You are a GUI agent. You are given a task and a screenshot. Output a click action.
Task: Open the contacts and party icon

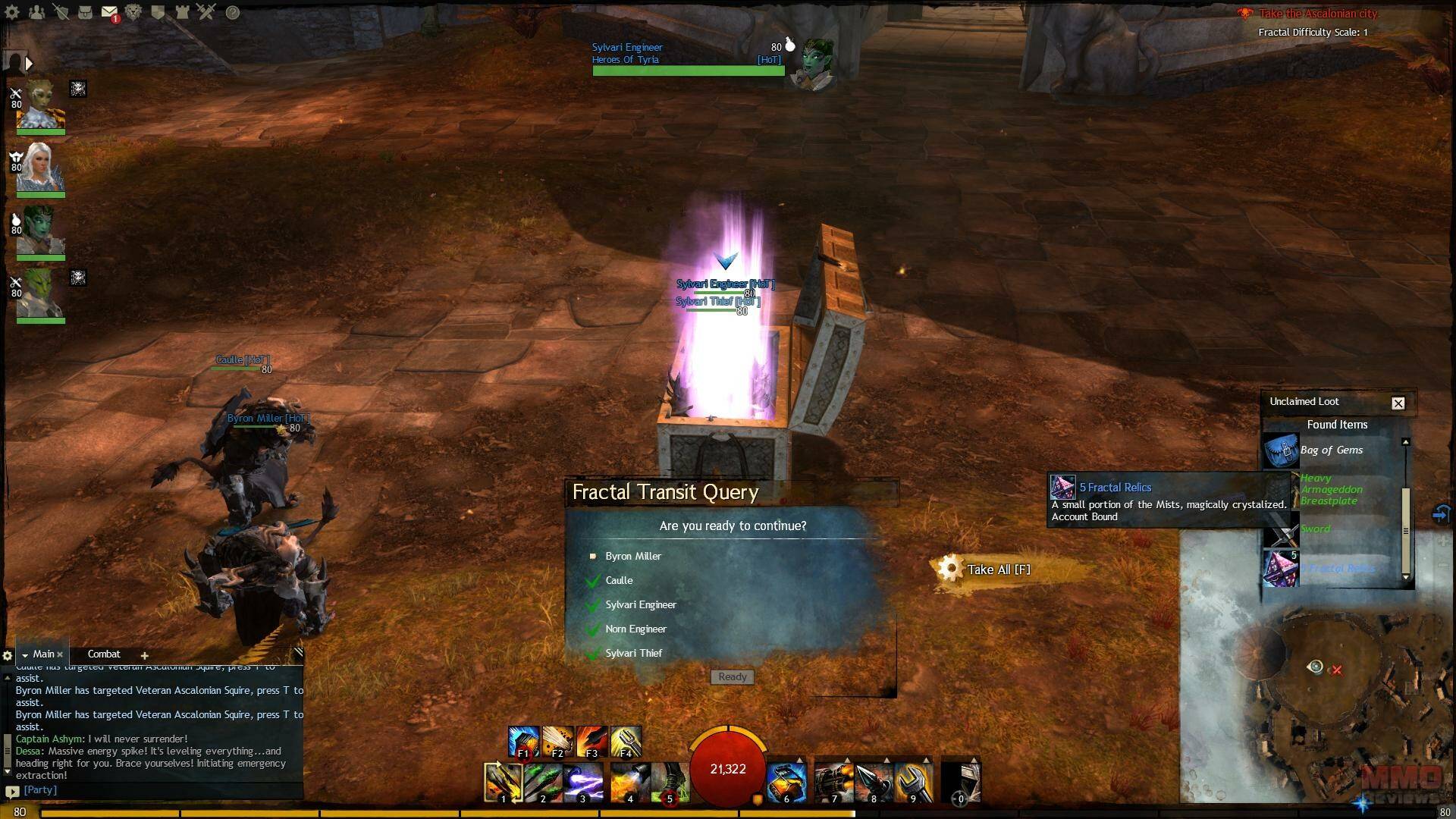pos(36,12)
